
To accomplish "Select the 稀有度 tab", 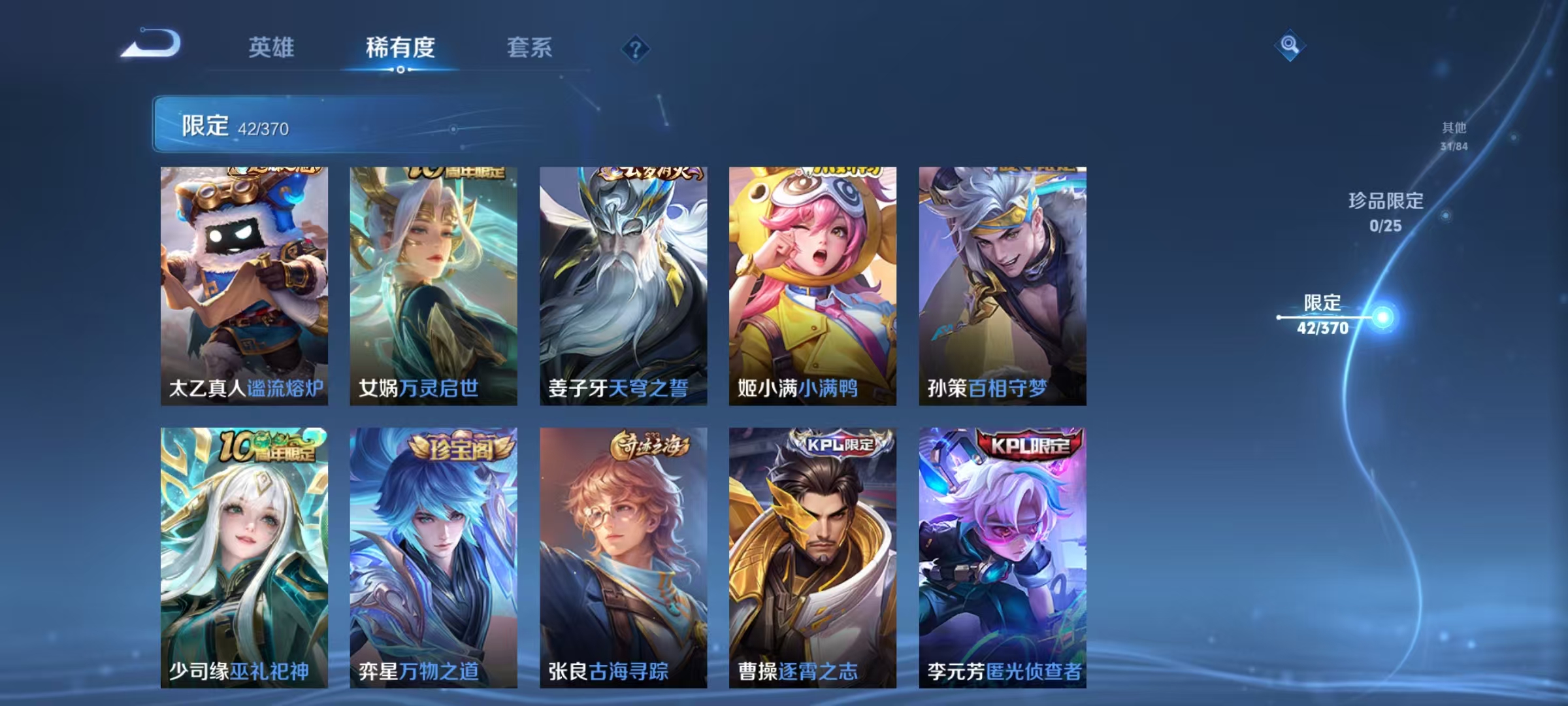I will pos(401,47).
